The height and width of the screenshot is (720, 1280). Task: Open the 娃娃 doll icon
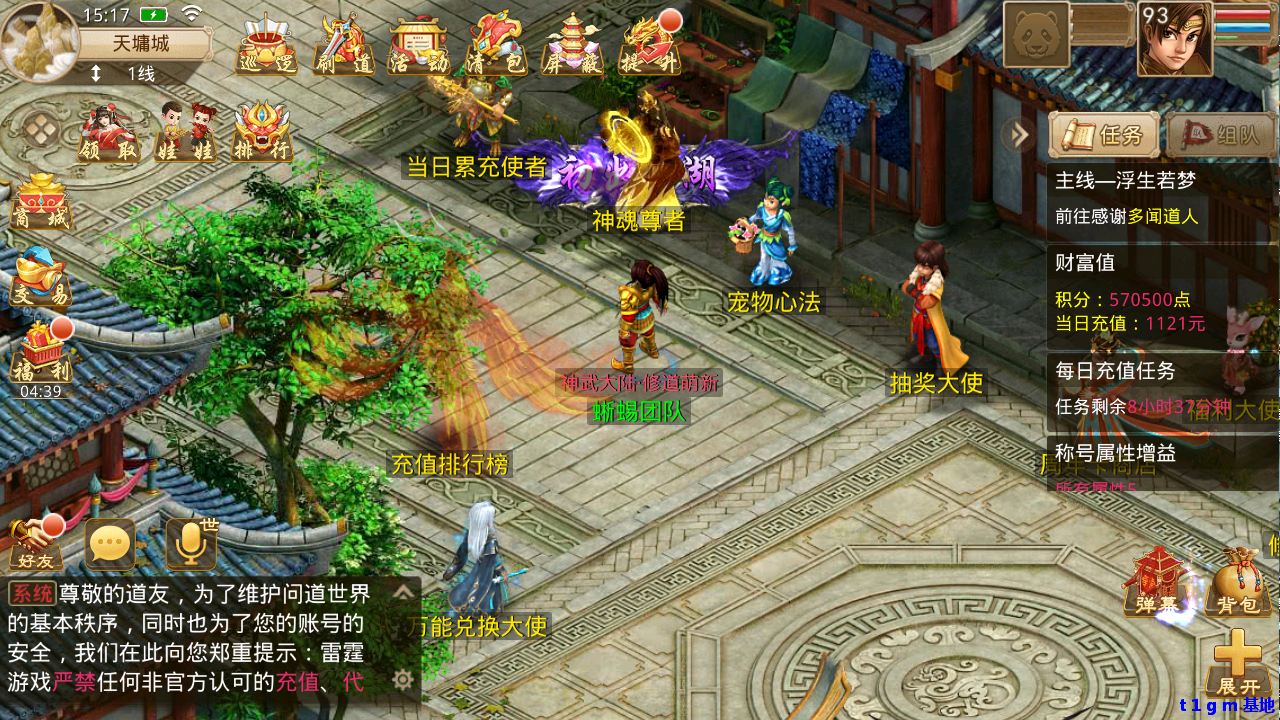[x=186, y=133]
